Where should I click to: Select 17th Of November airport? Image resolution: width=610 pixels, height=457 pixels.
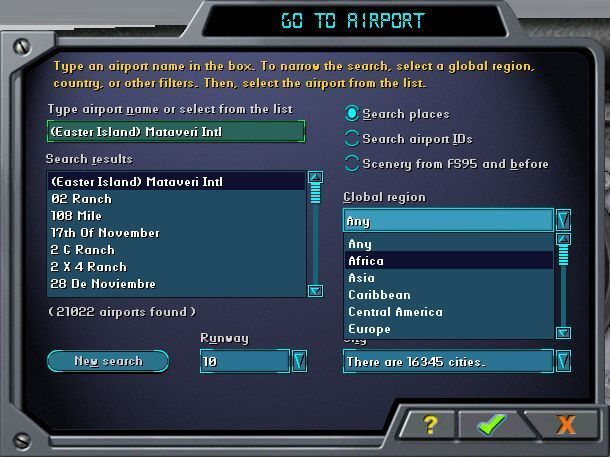click(x=105, y=233)
